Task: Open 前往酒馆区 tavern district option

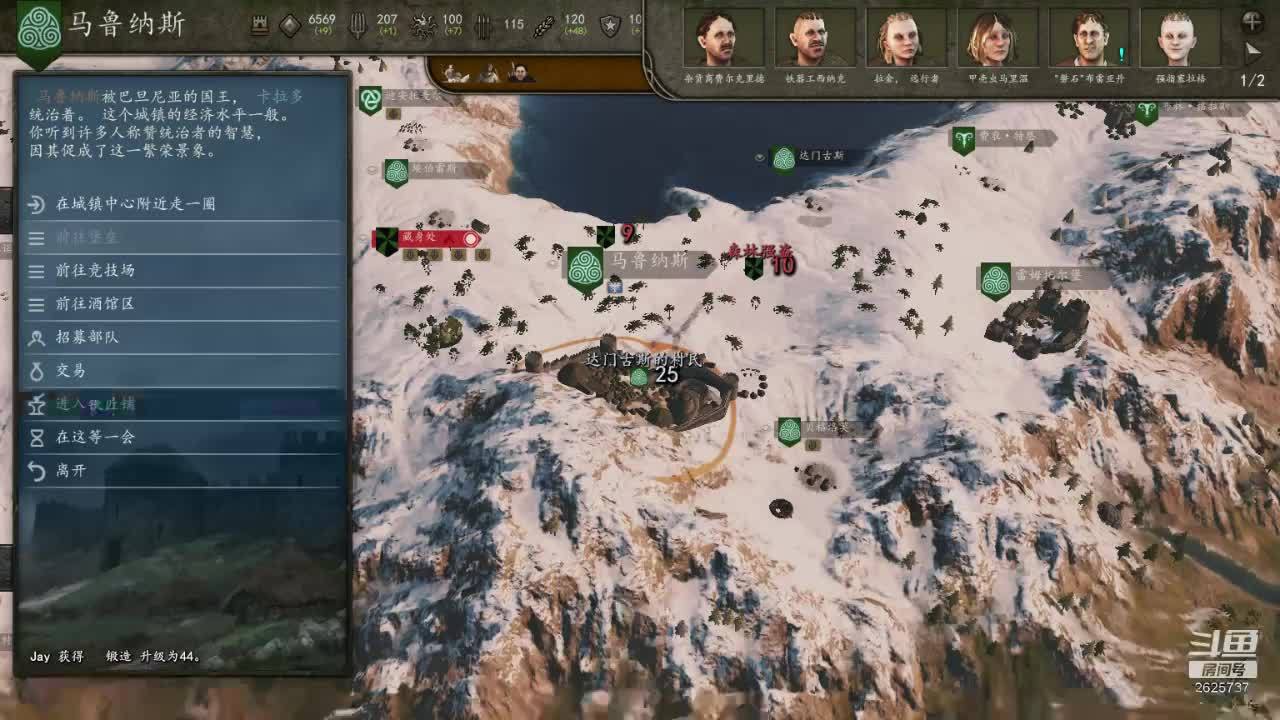Action: pos(95,303)
